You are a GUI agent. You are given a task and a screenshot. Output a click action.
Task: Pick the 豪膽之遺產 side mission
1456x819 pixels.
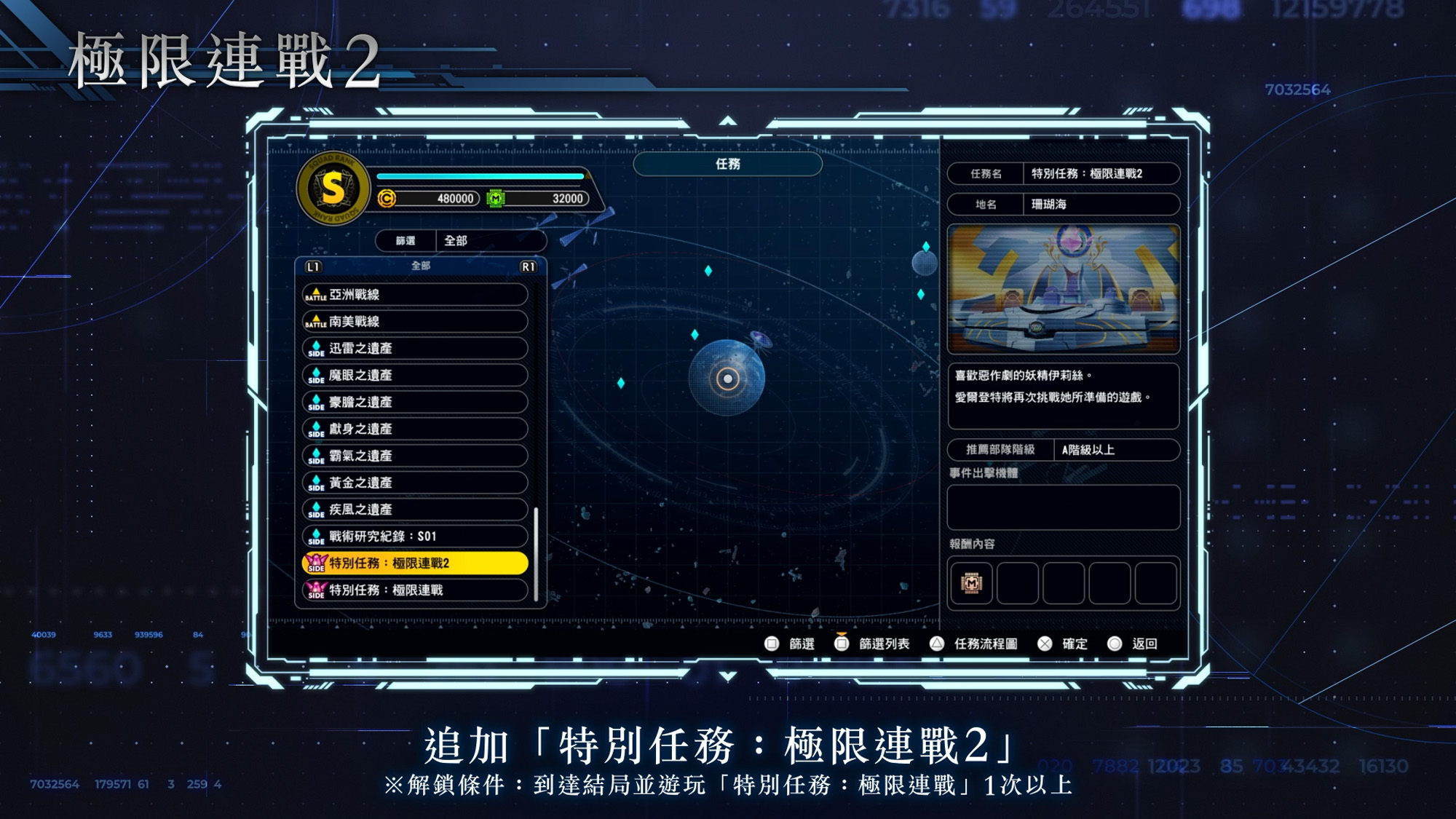tap(414, 403)
